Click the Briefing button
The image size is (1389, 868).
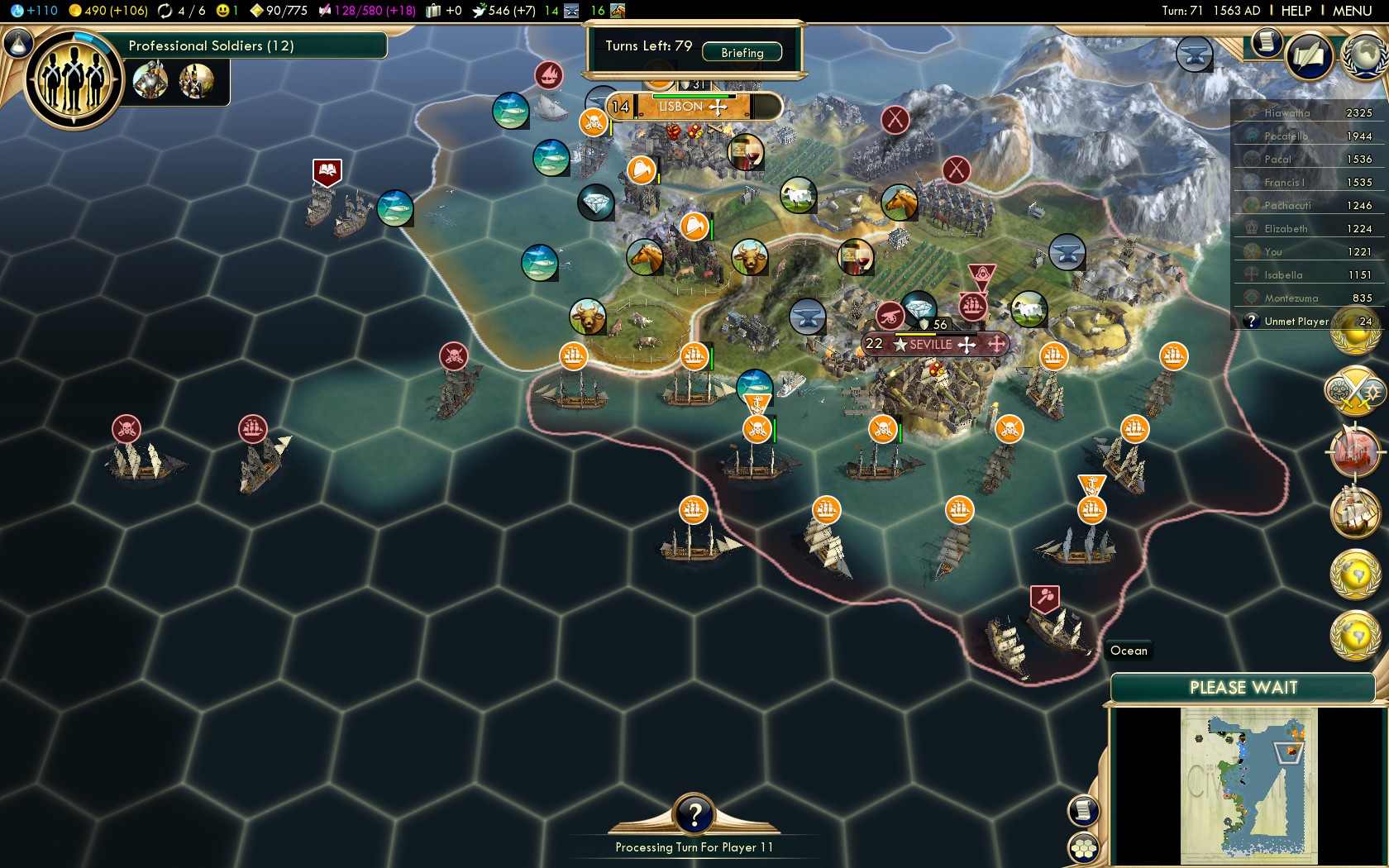(x=742, y=52)
